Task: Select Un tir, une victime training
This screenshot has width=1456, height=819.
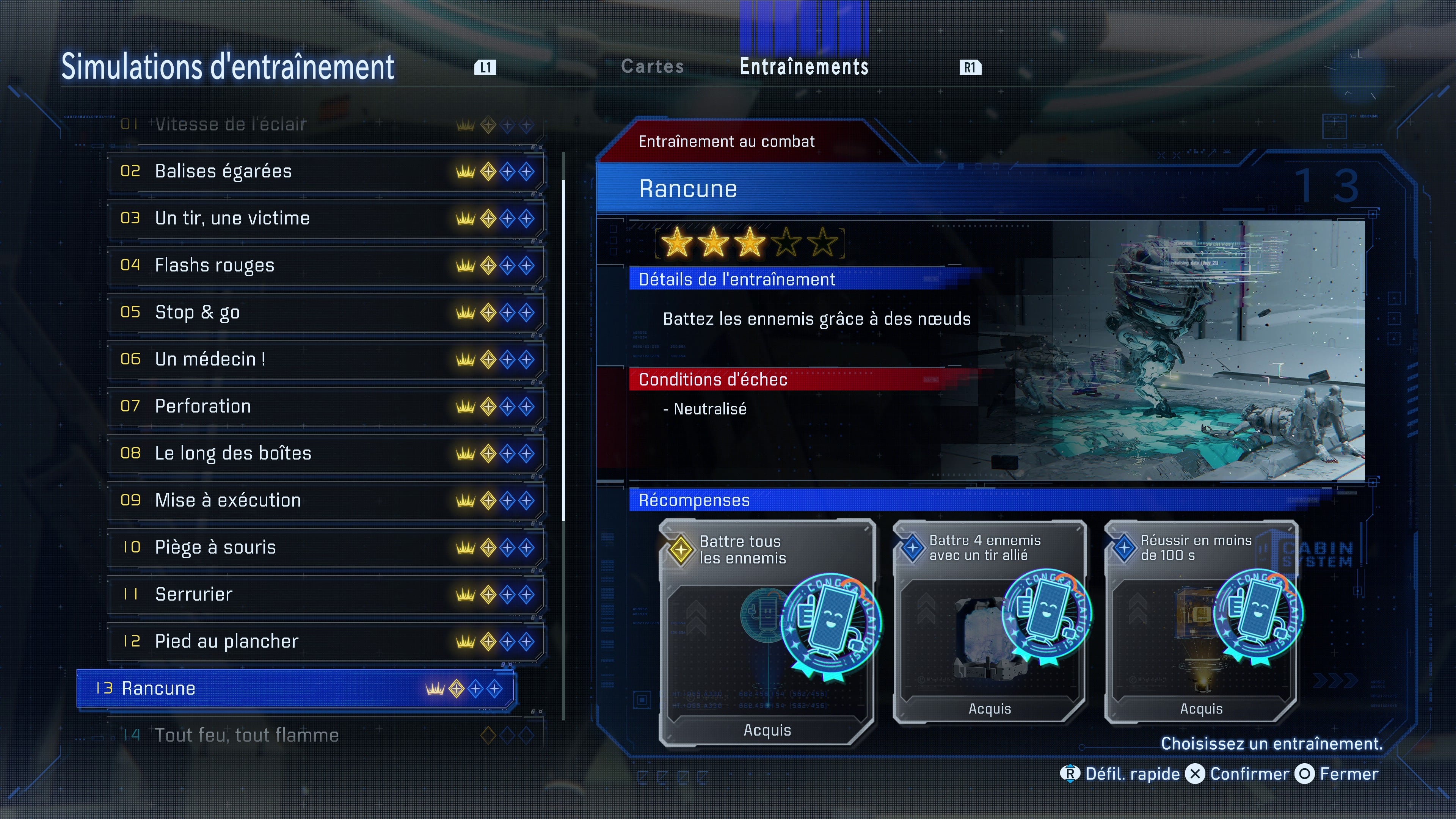Action: tap(325, 218)
